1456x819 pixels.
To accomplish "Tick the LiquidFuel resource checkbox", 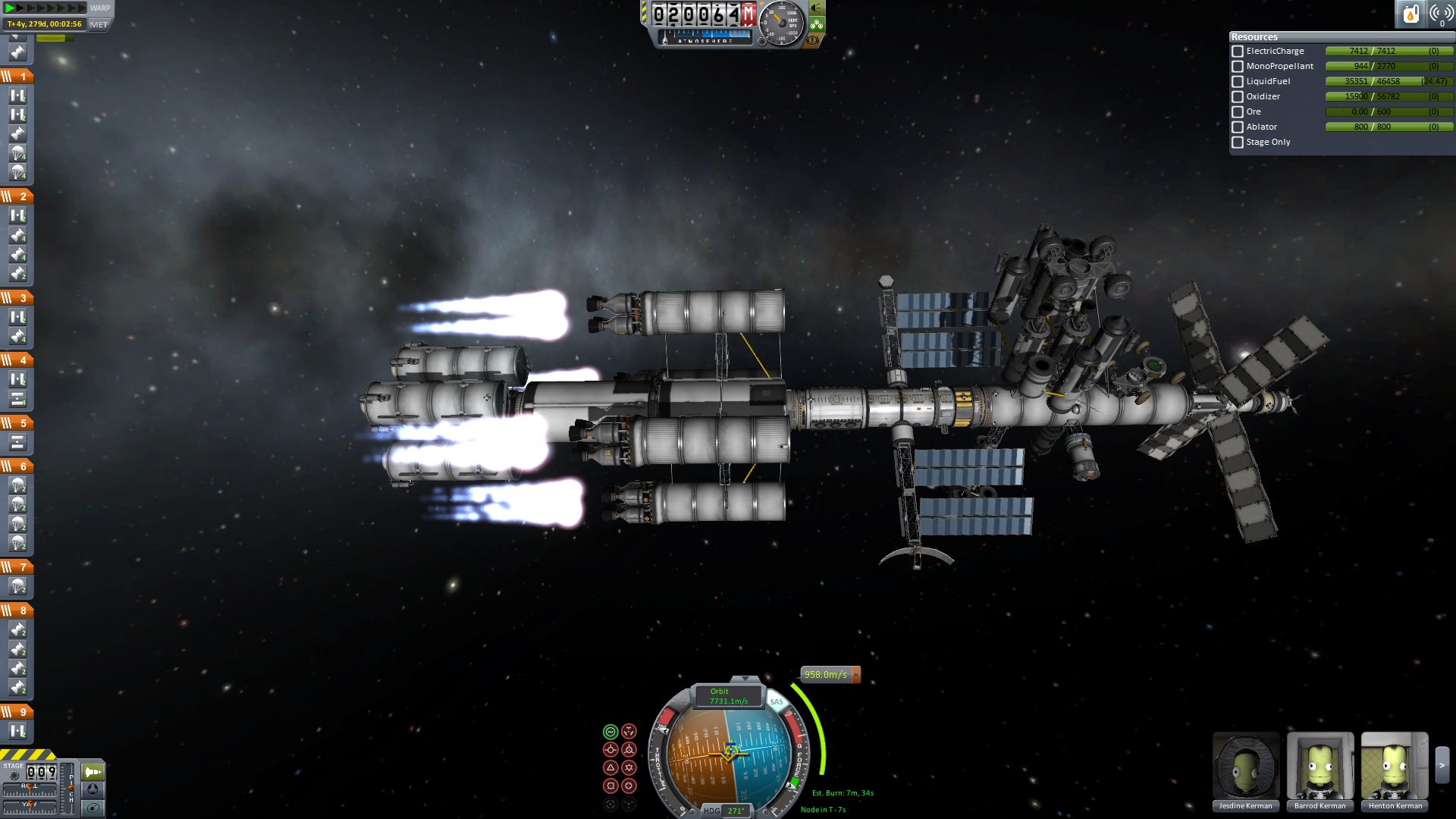I will [x=1238, y=82].
